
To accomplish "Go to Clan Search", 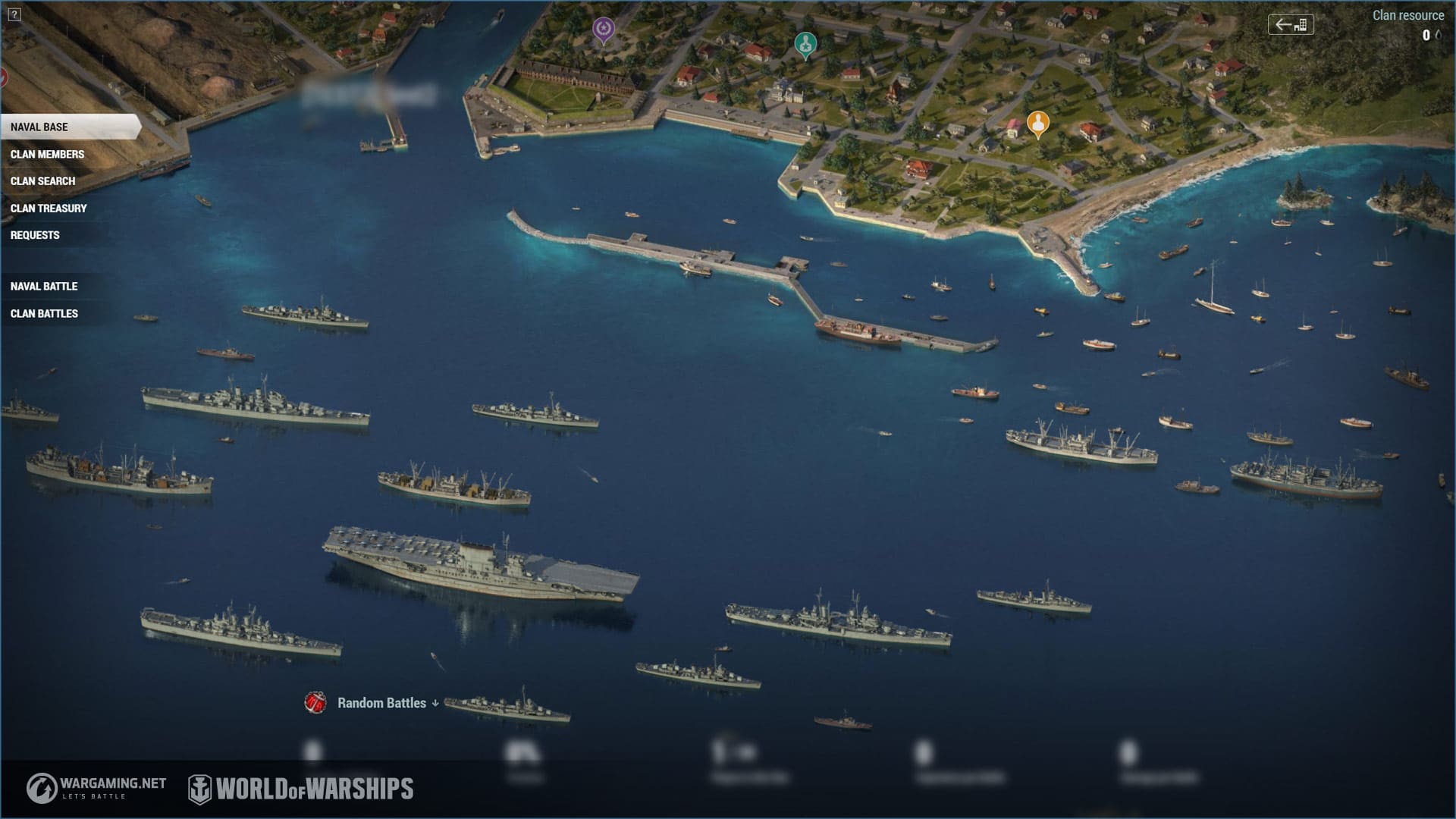I will point(42,181).
